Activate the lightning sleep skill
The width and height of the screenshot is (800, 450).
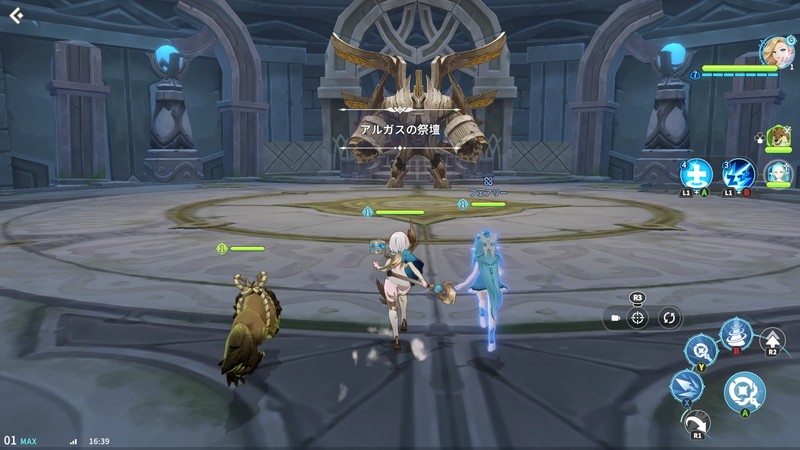click(737, 173)
